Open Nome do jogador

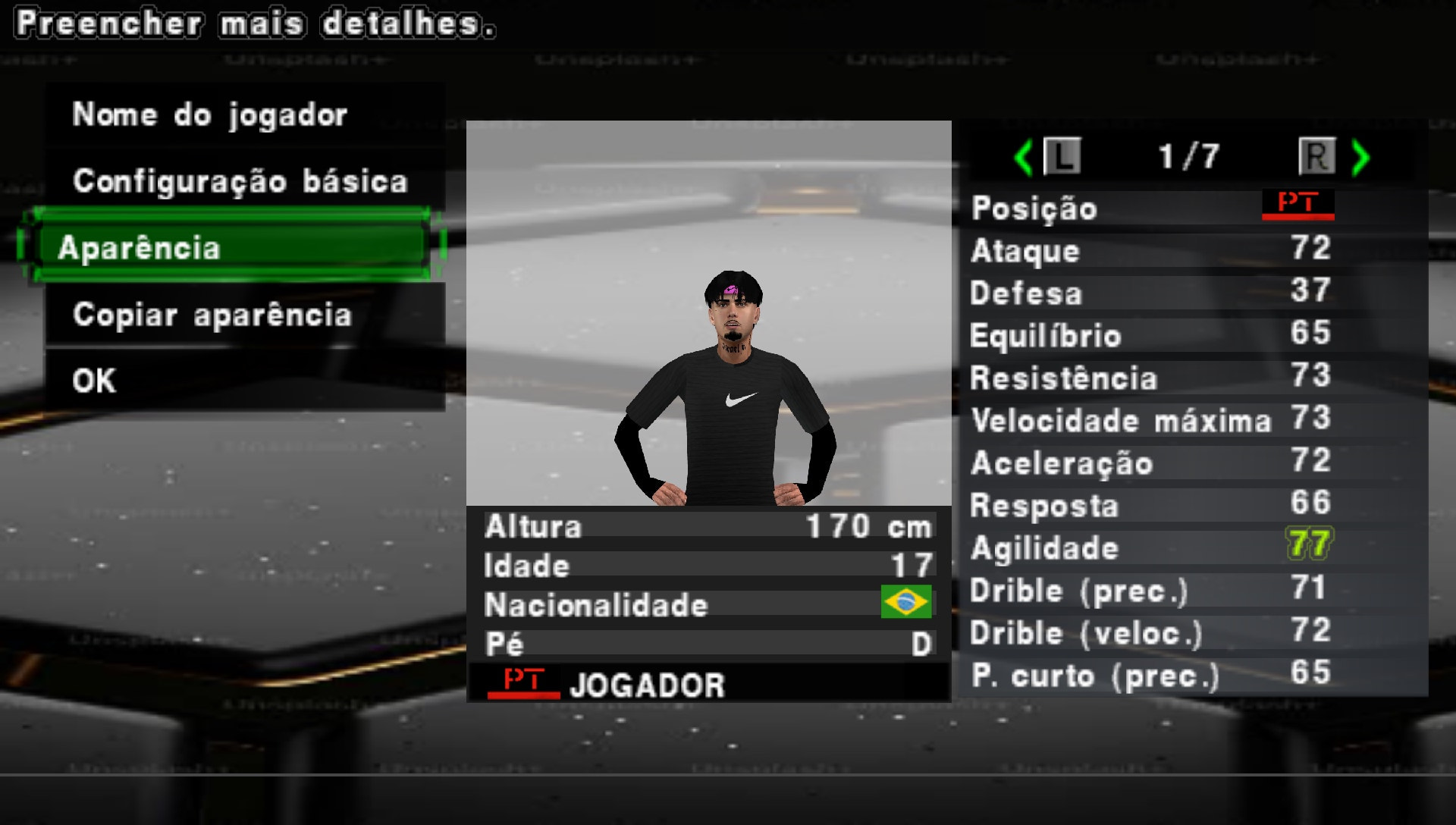(x=210, y=114)
